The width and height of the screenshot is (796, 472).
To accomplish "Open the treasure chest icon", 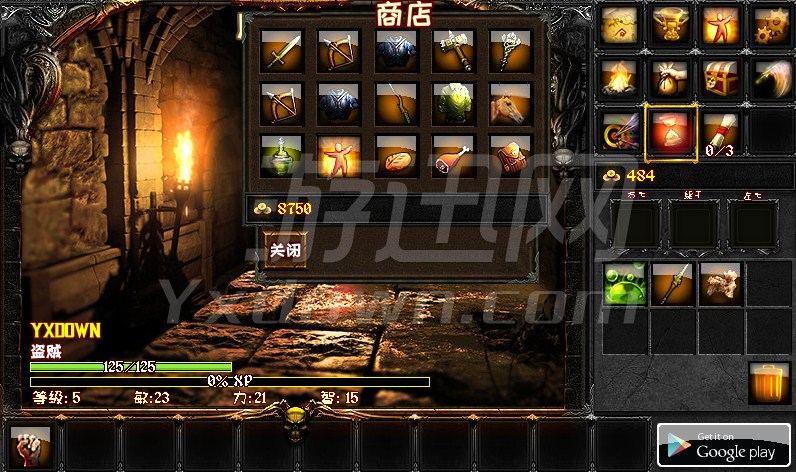I will (720, 76).
